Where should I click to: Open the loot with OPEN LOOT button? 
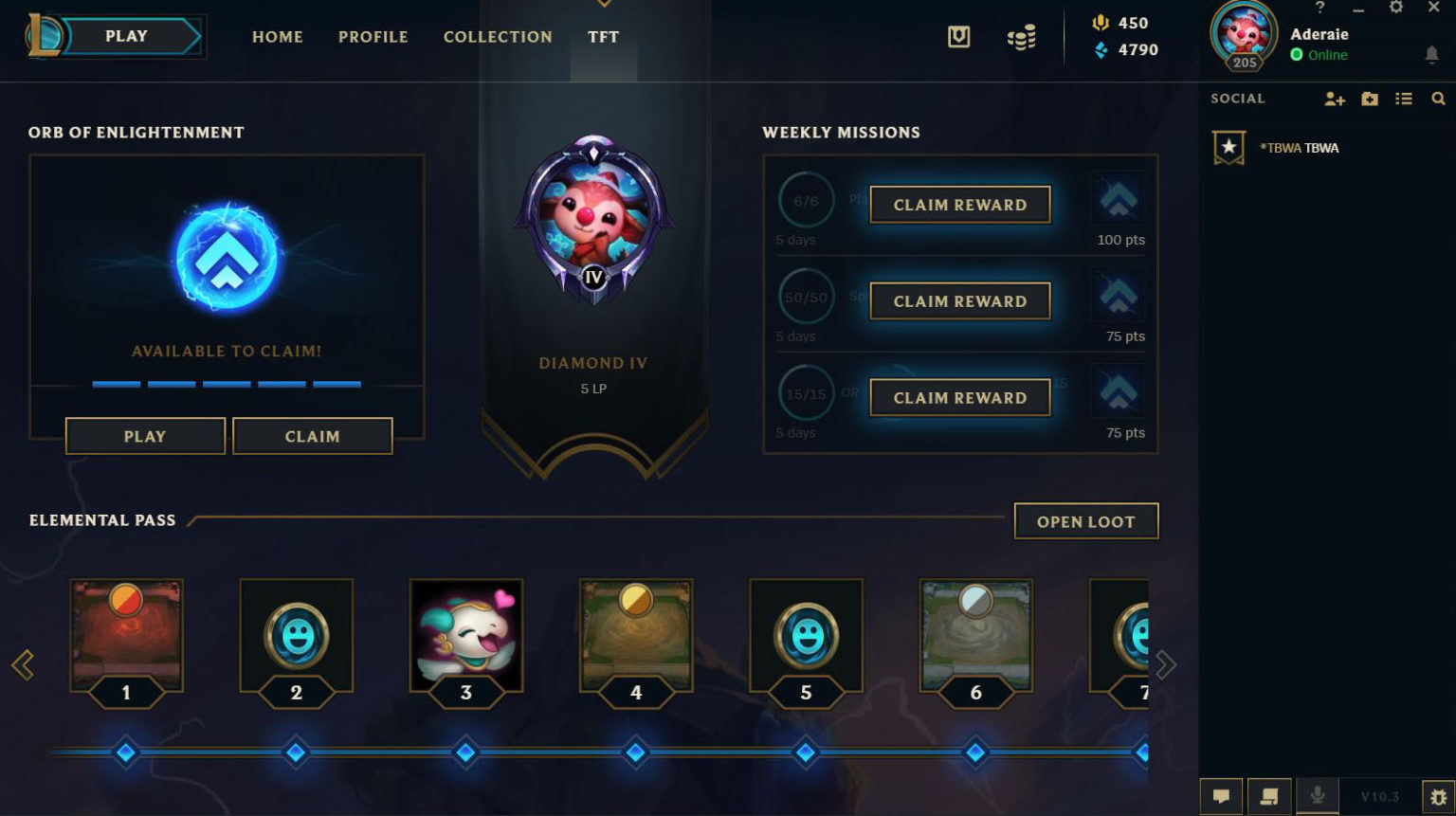click(x=1085, y=521)
